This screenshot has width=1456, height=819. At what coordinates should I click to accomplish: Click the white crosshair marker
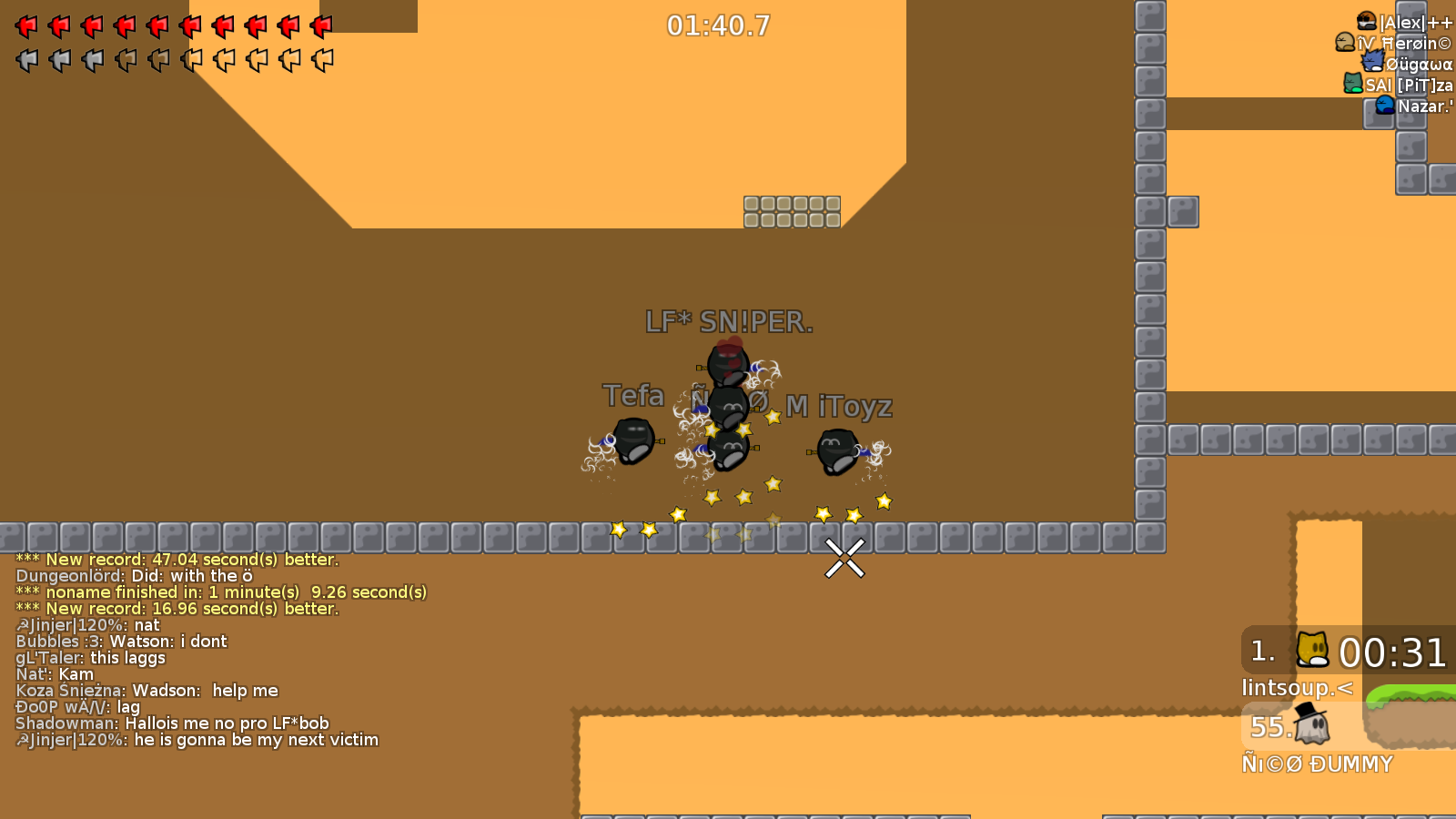click(x=843, y=558)
